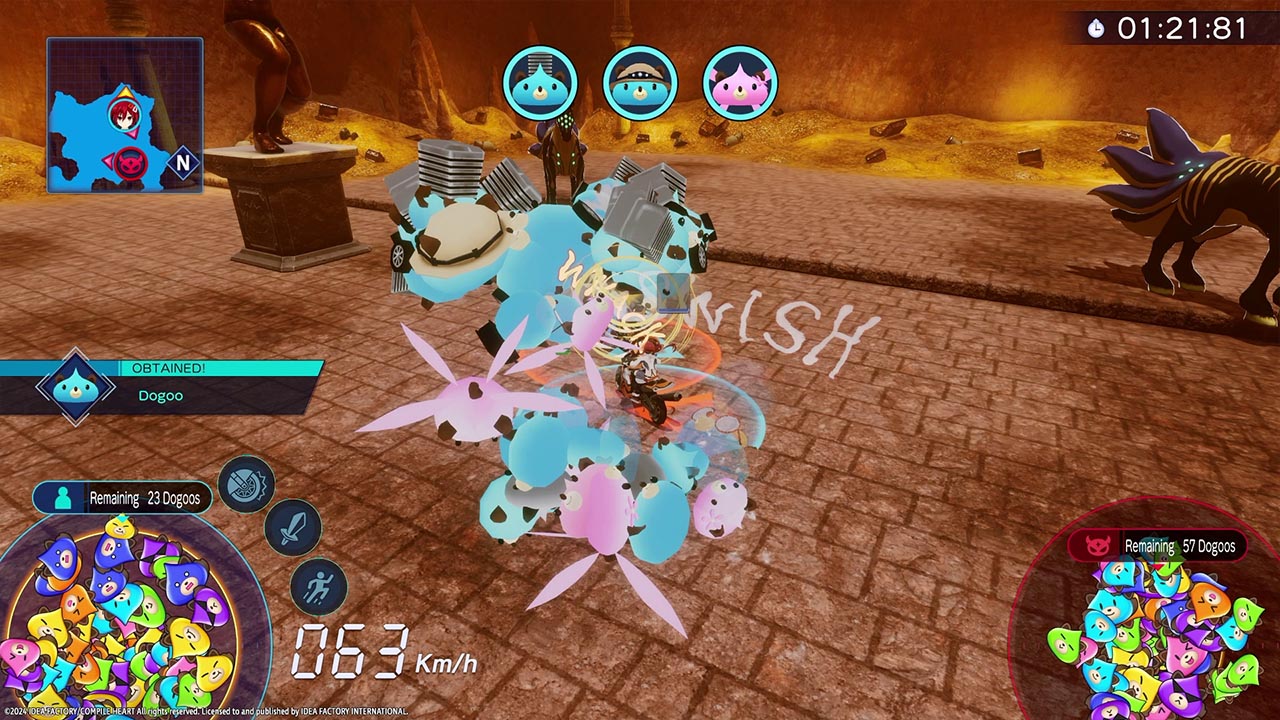1280x720 pixels.
Task: Click the red demon enemy marker on minimap
Action: 128,162
